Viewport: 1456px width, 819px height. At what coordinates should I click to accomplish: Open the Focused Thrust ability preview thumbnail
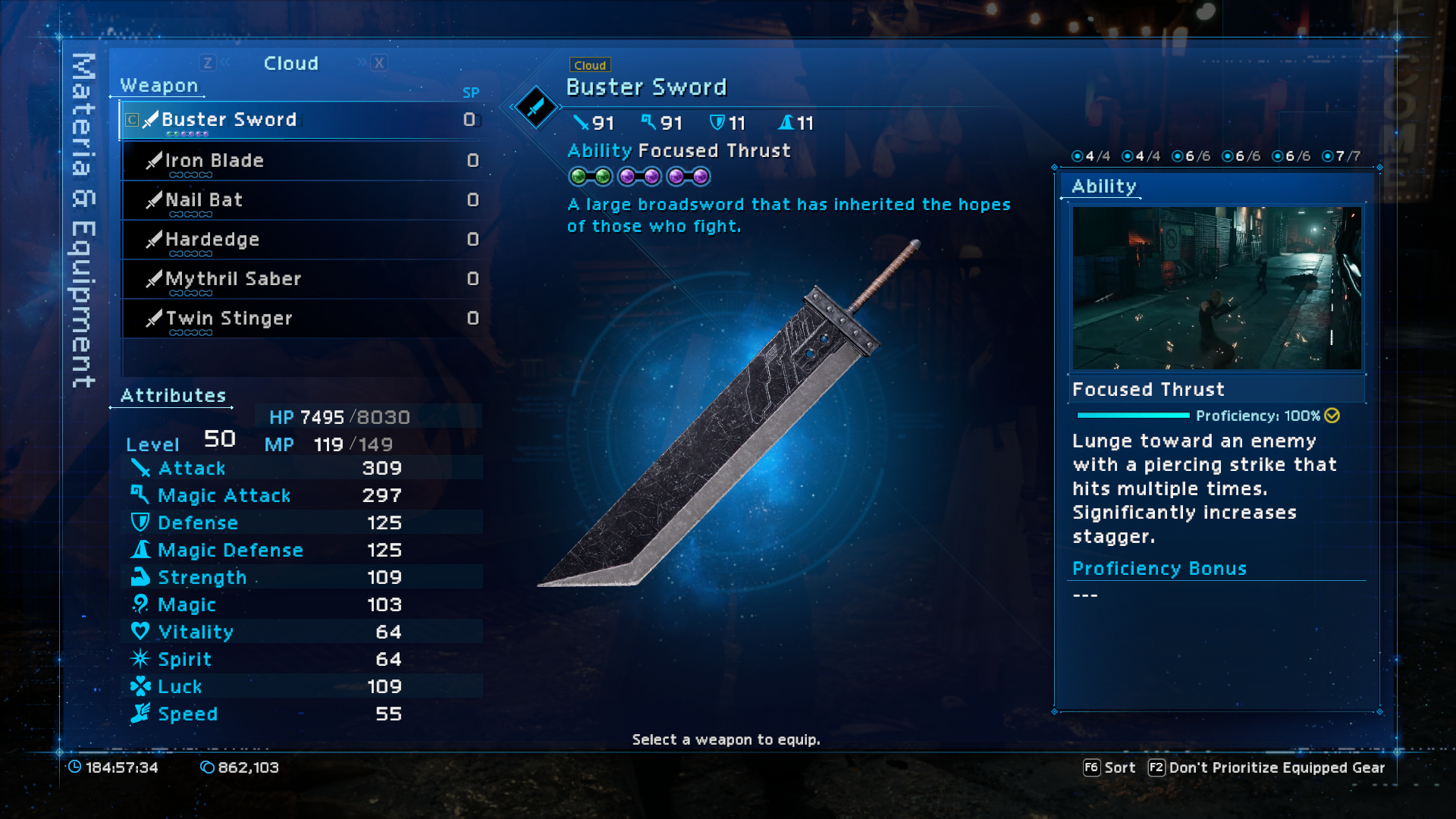[x=1216, y=288]
